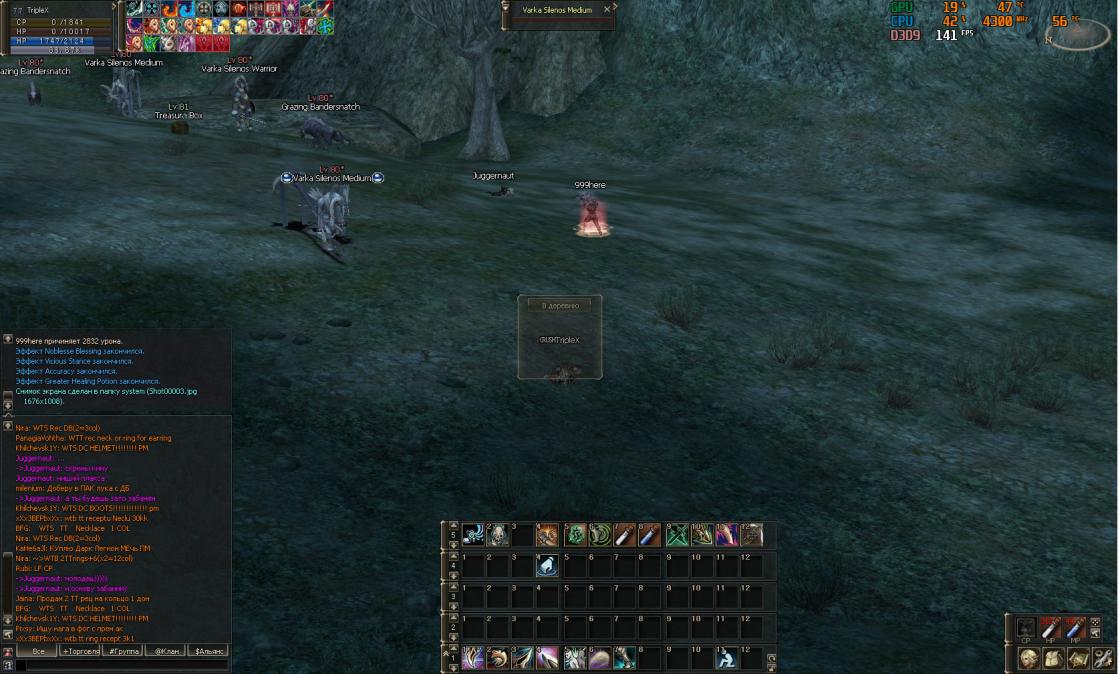Activate the white fist skill on hotbar 4
This screenshot has width=1120, height=674.
[548, 567]
